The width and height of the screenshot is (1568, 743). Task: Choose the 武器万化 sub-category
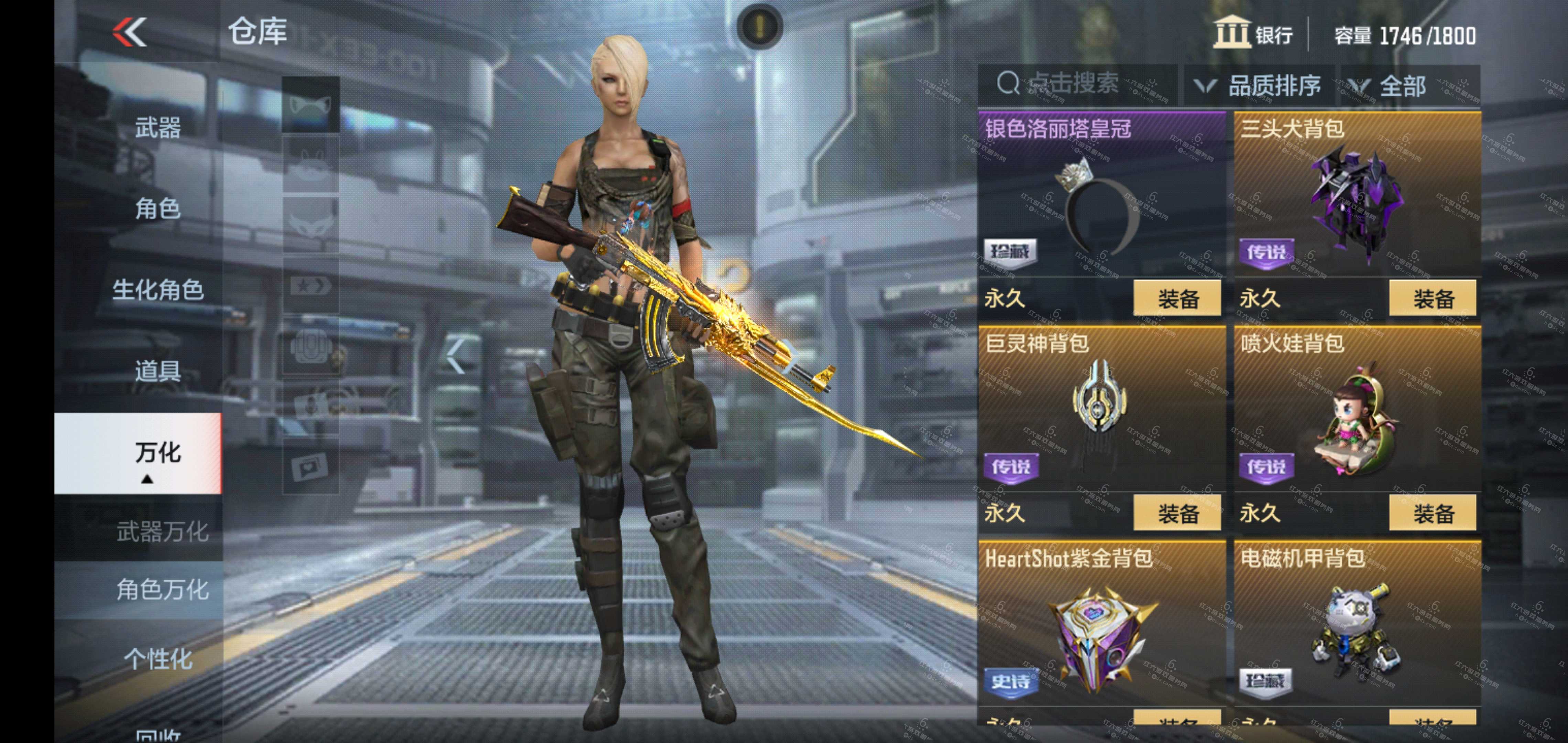click(162, 532)
